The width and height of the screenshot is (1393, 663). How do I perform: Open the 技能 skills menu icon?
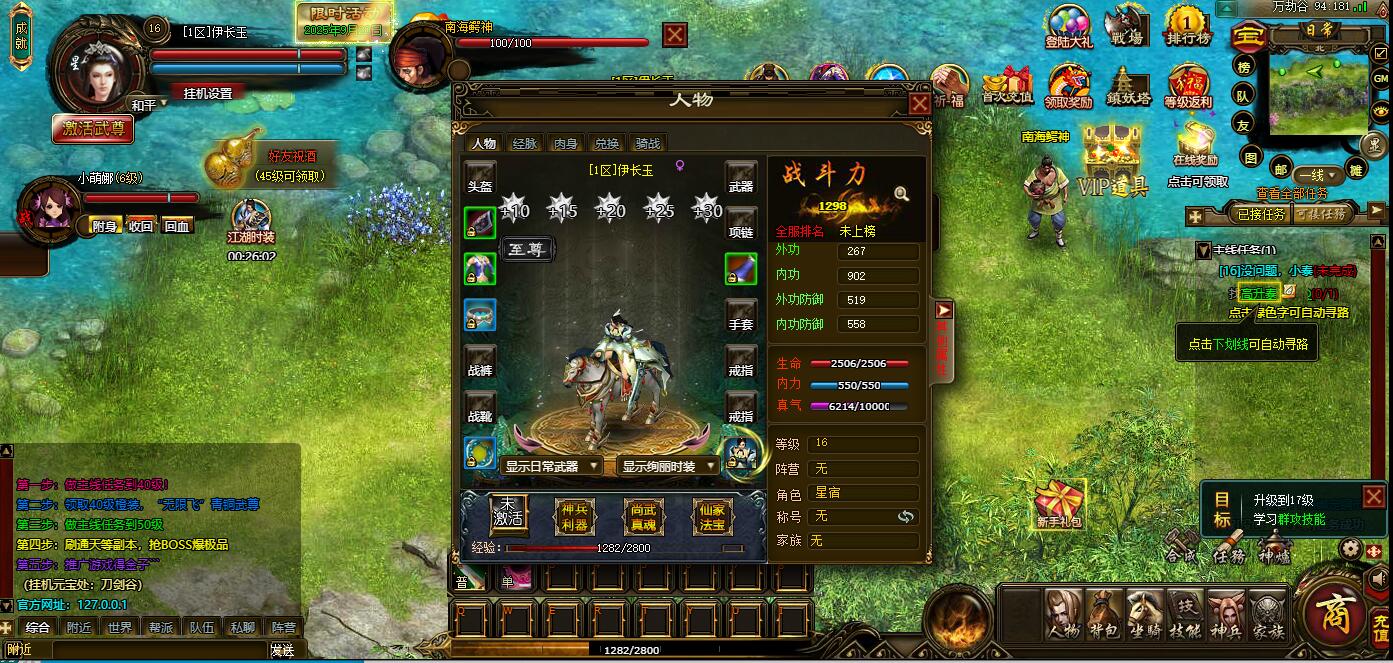[1186, 614]
